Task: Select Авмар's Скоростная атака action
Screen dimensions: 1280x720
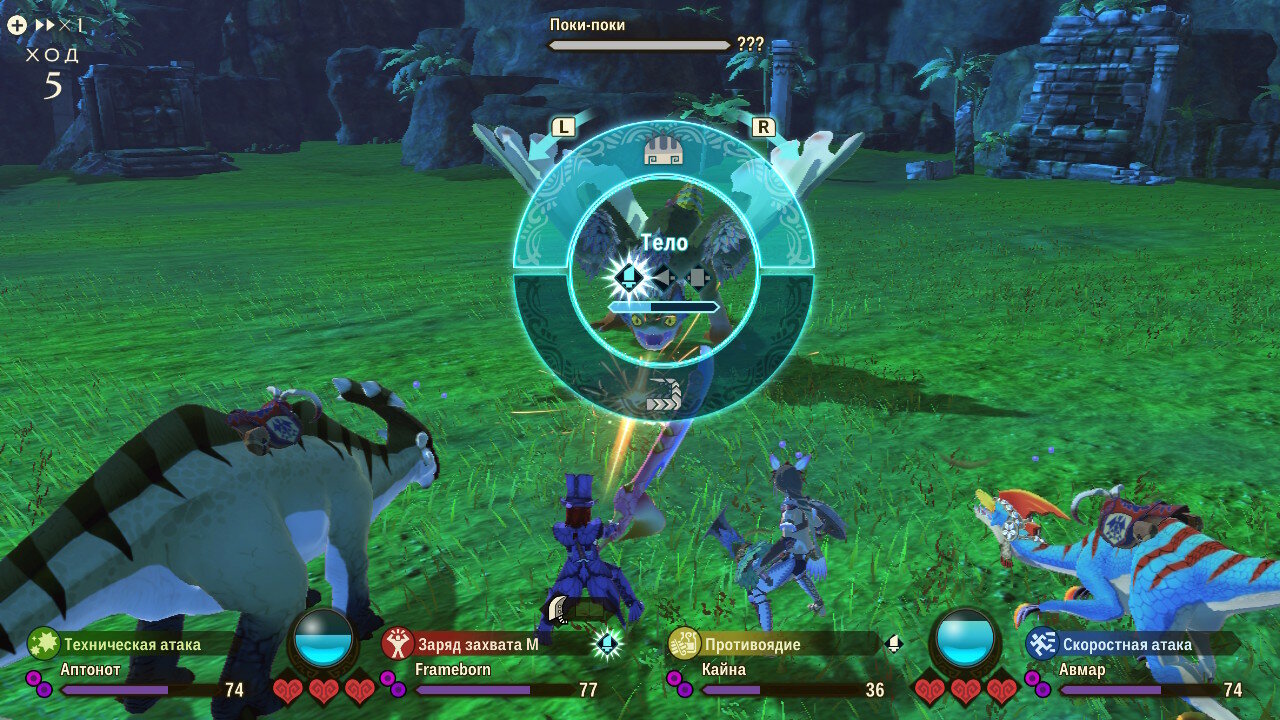Action: tap(1126, 644)
